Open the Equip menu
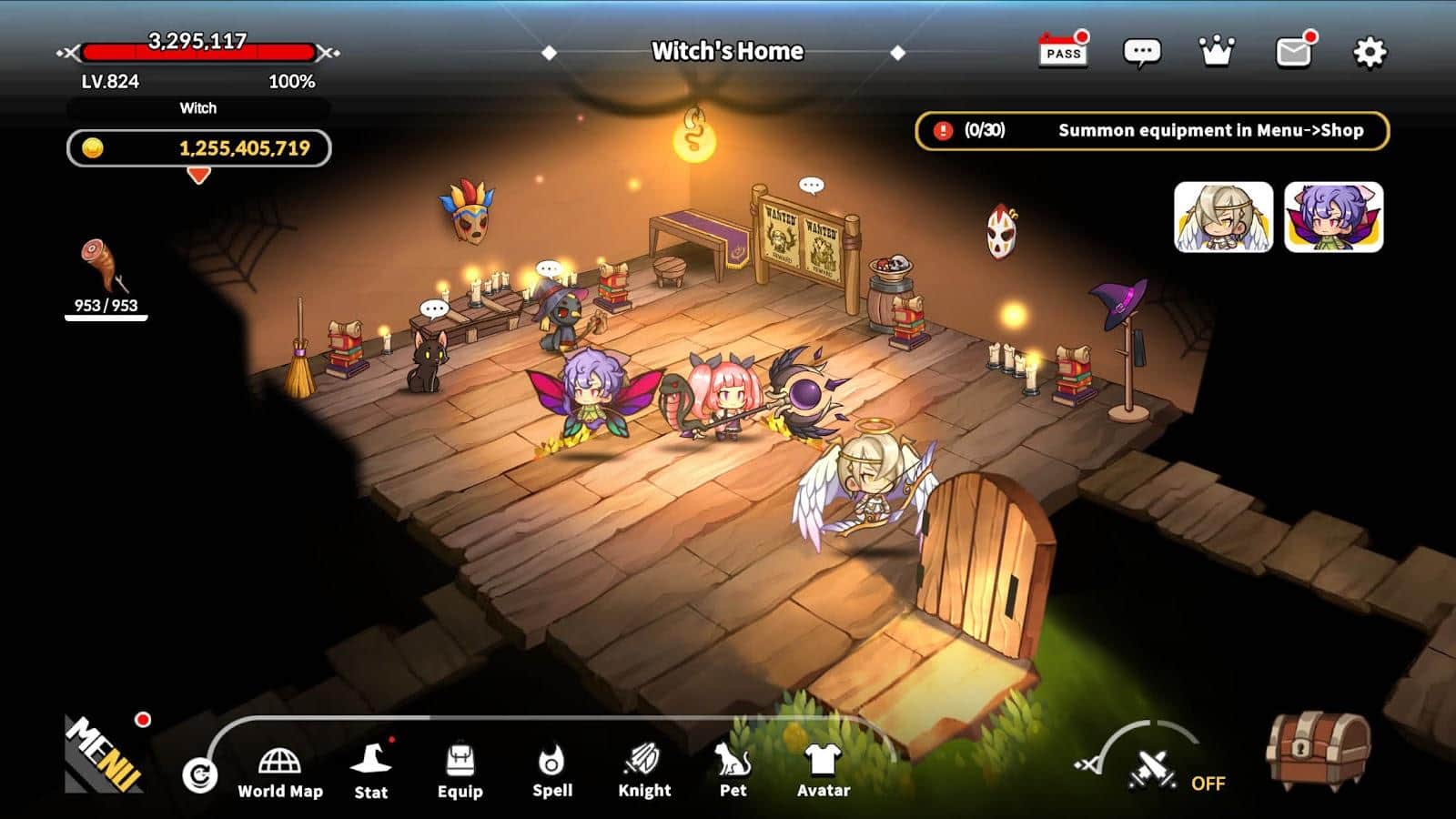 pyautogui.click(x=460, y=772)
